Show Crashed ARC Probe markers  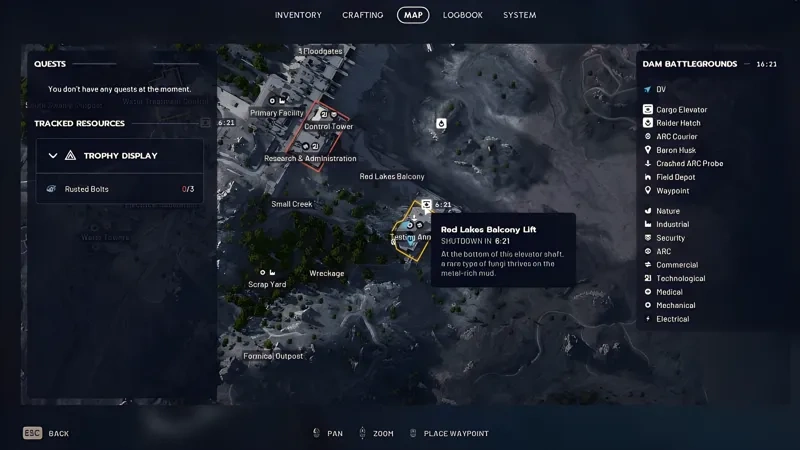[x=689, y=163]
